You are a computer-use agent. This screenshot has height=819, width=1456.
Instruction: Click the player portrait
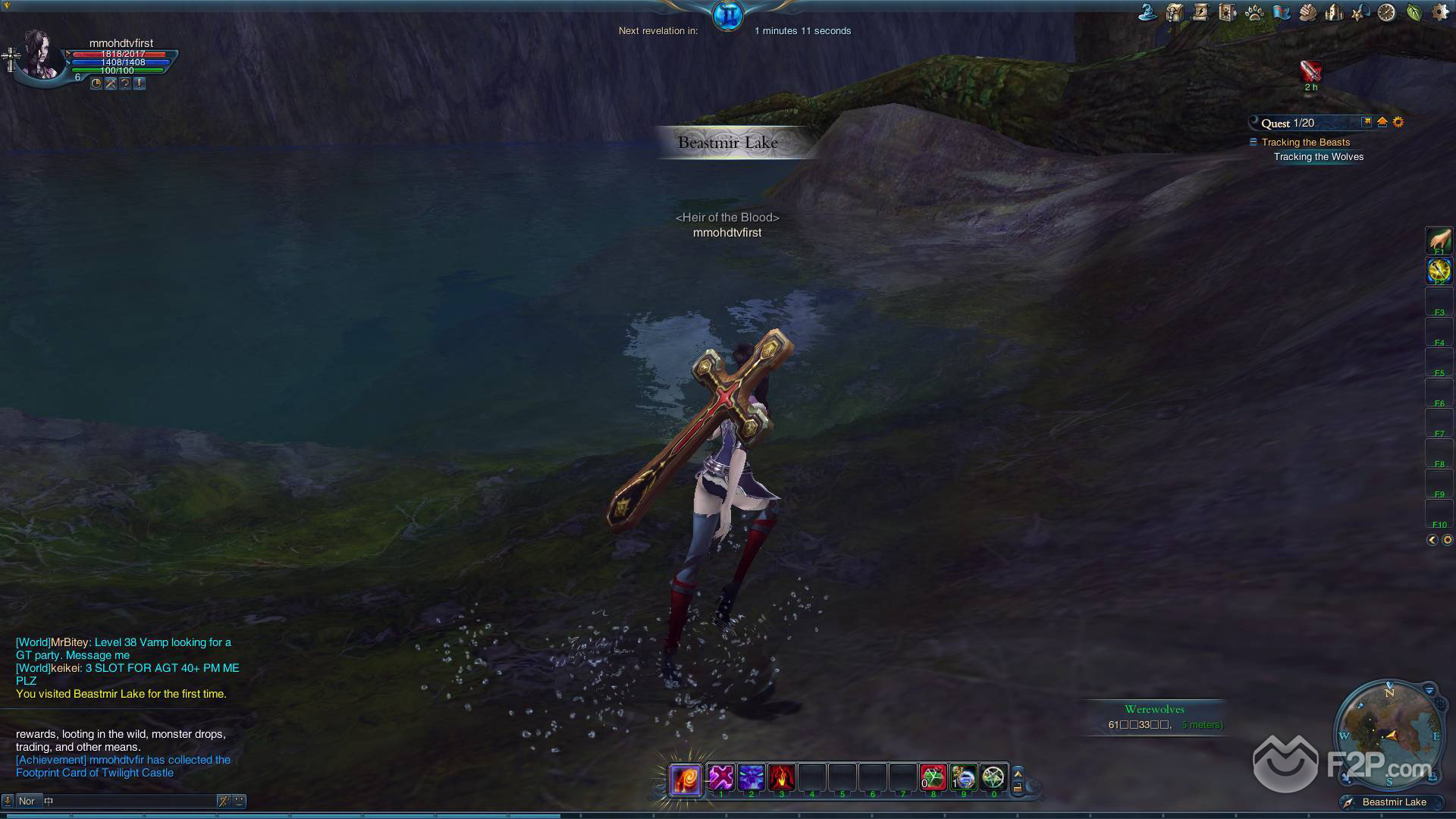[x=41, y=55]
